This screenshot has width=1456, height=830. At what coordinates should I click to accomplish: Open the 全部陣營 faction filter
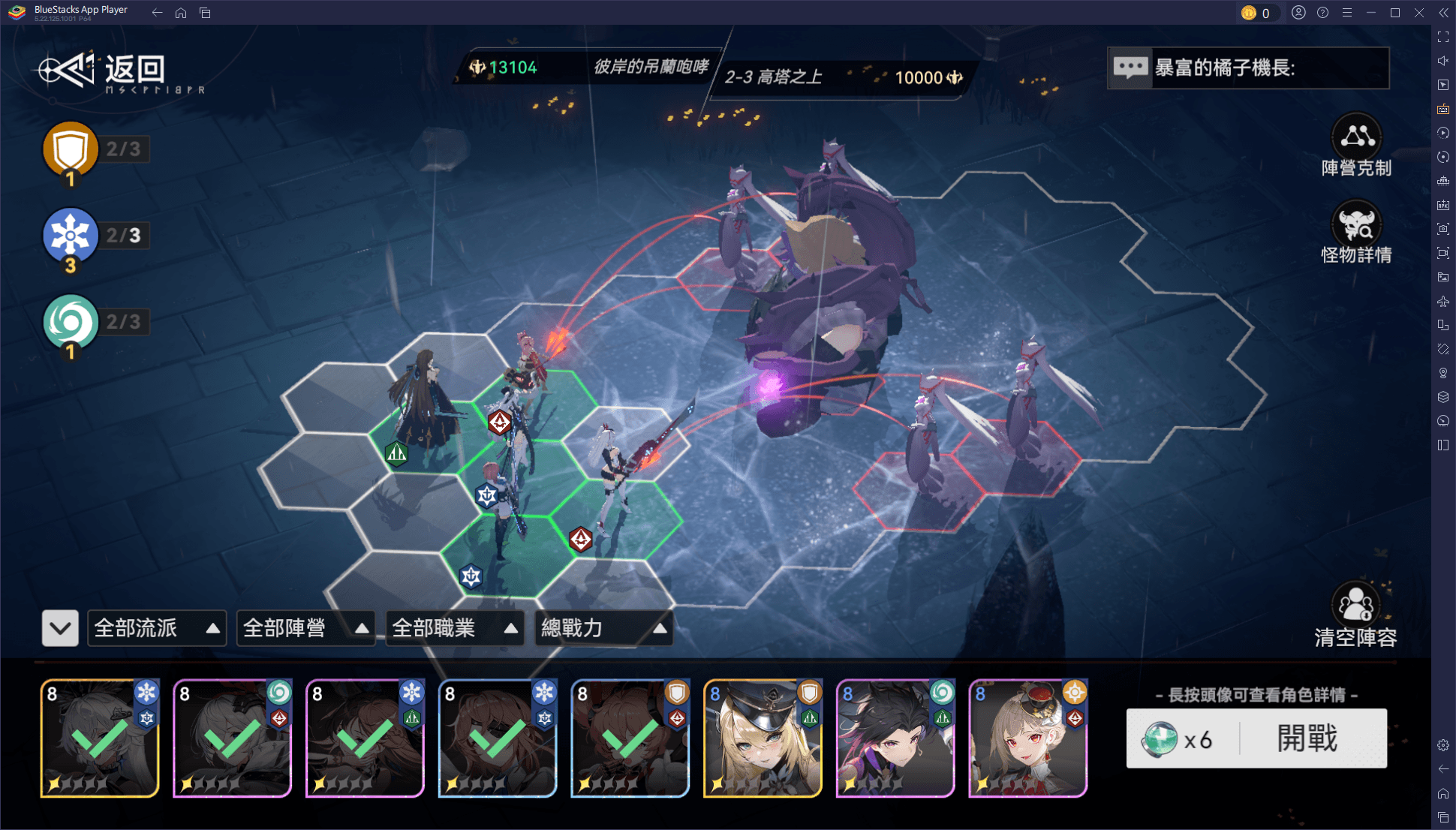tap(305, 628)
